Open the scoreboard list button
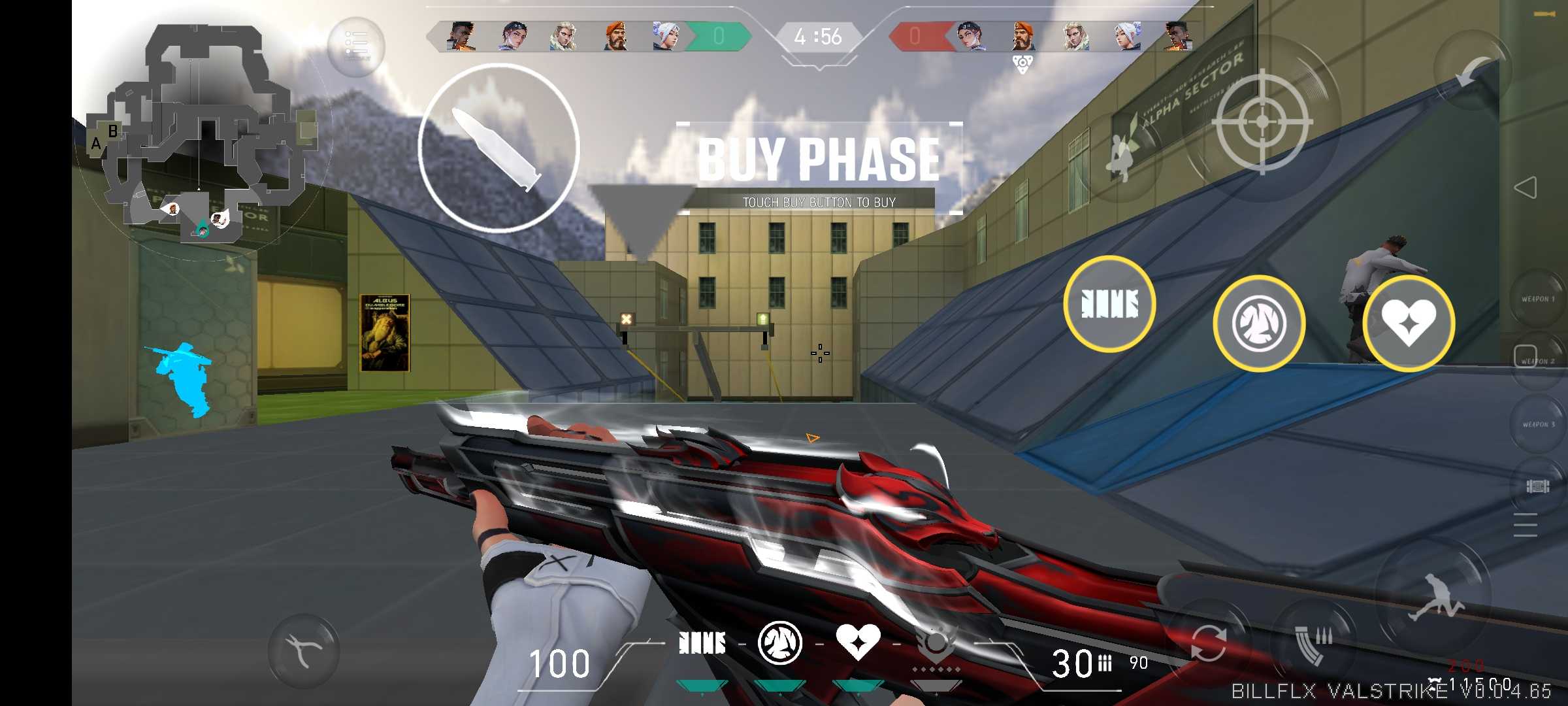 [x=356, y=46]
